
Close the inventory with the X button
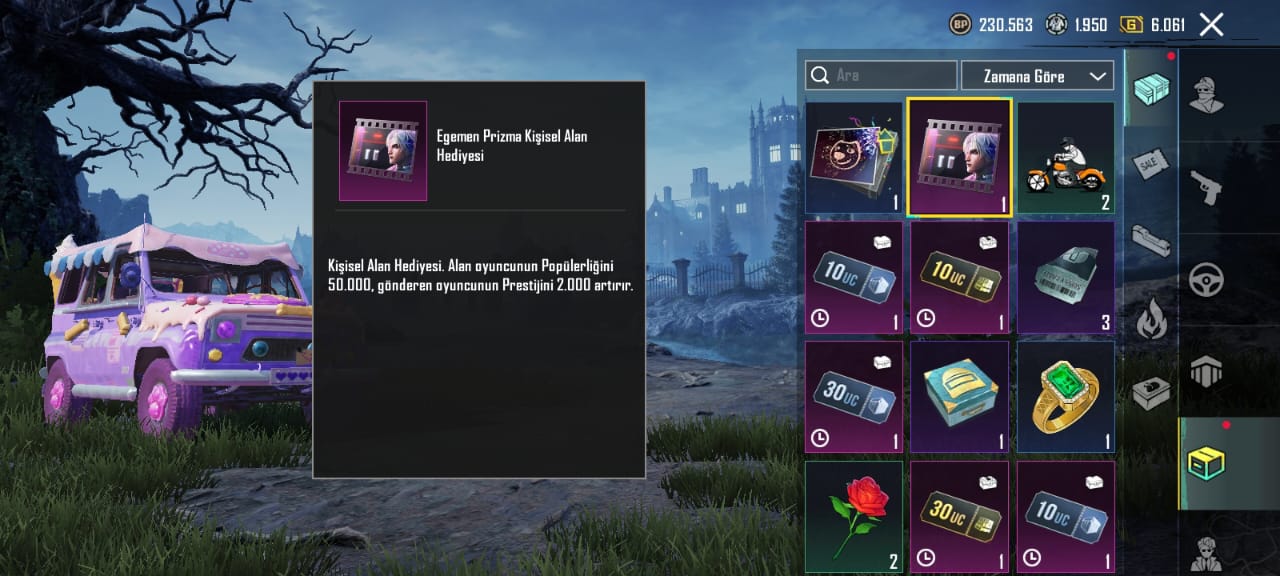(x=1211, y=25)
